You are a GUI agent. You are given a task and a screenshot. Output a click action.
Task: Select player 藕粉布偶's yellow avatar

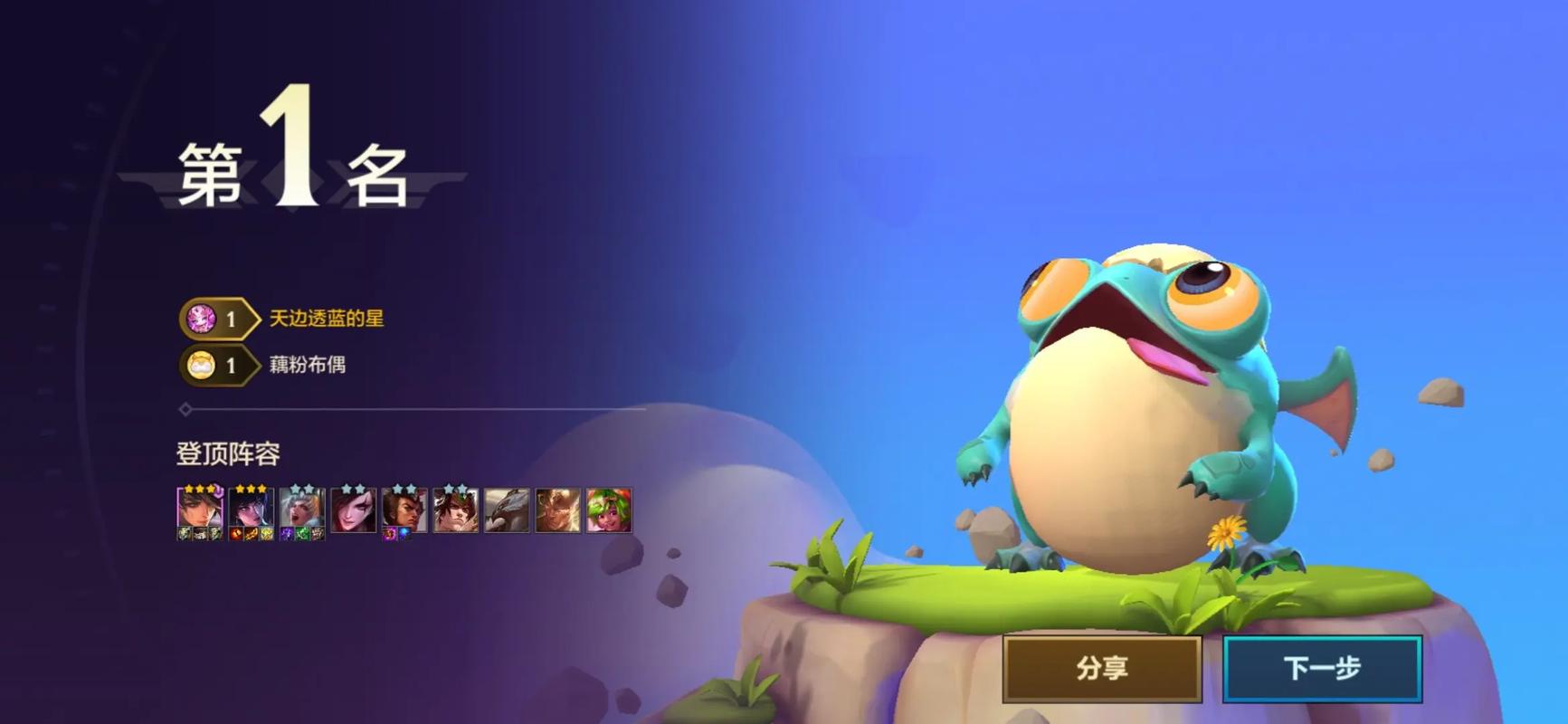tap(200, 366)
